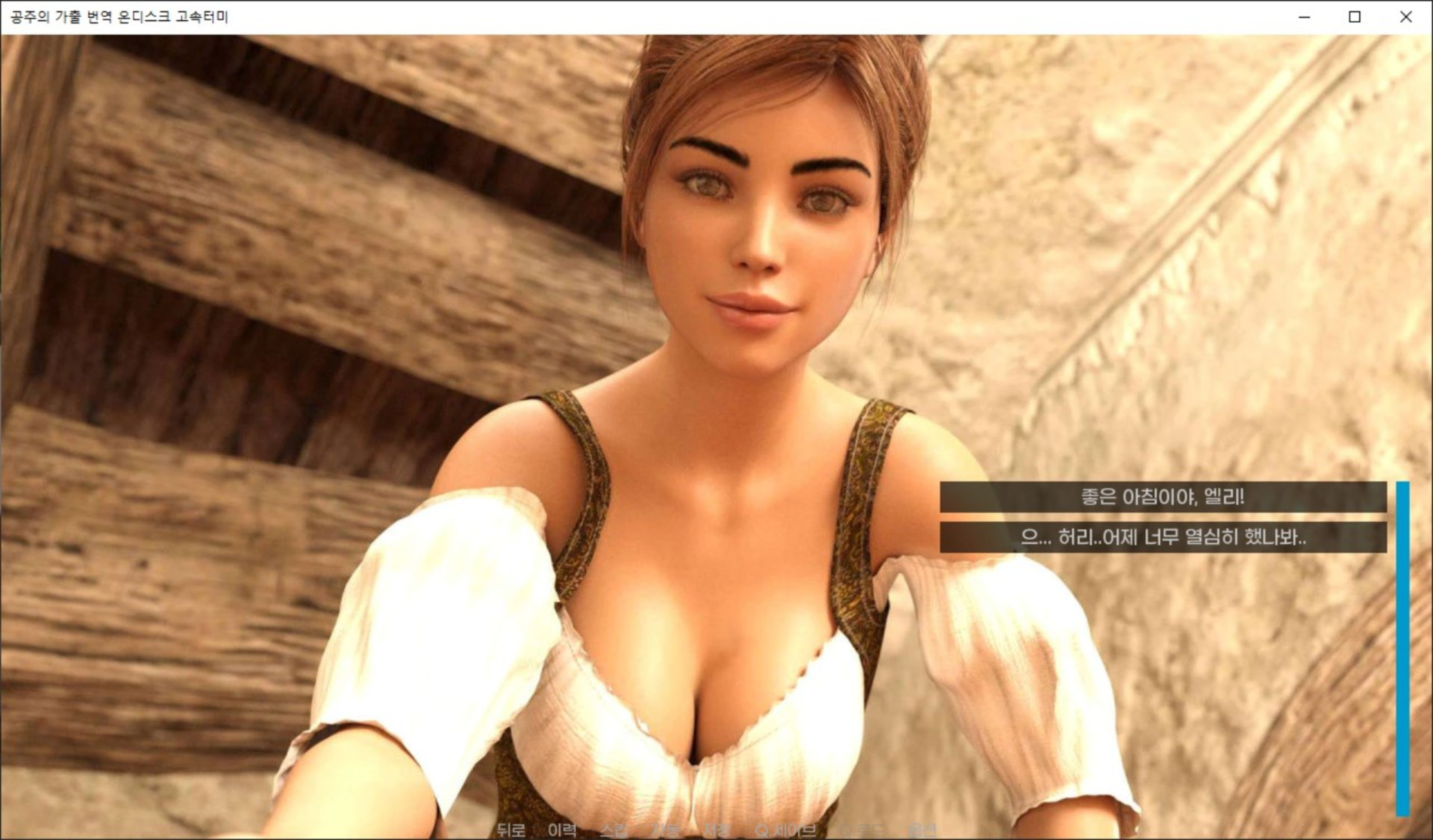Select the reply starting with '으... 허리'
Image resolution: width=1433 pixels, height=840 pixels.
coord(1162,537)
